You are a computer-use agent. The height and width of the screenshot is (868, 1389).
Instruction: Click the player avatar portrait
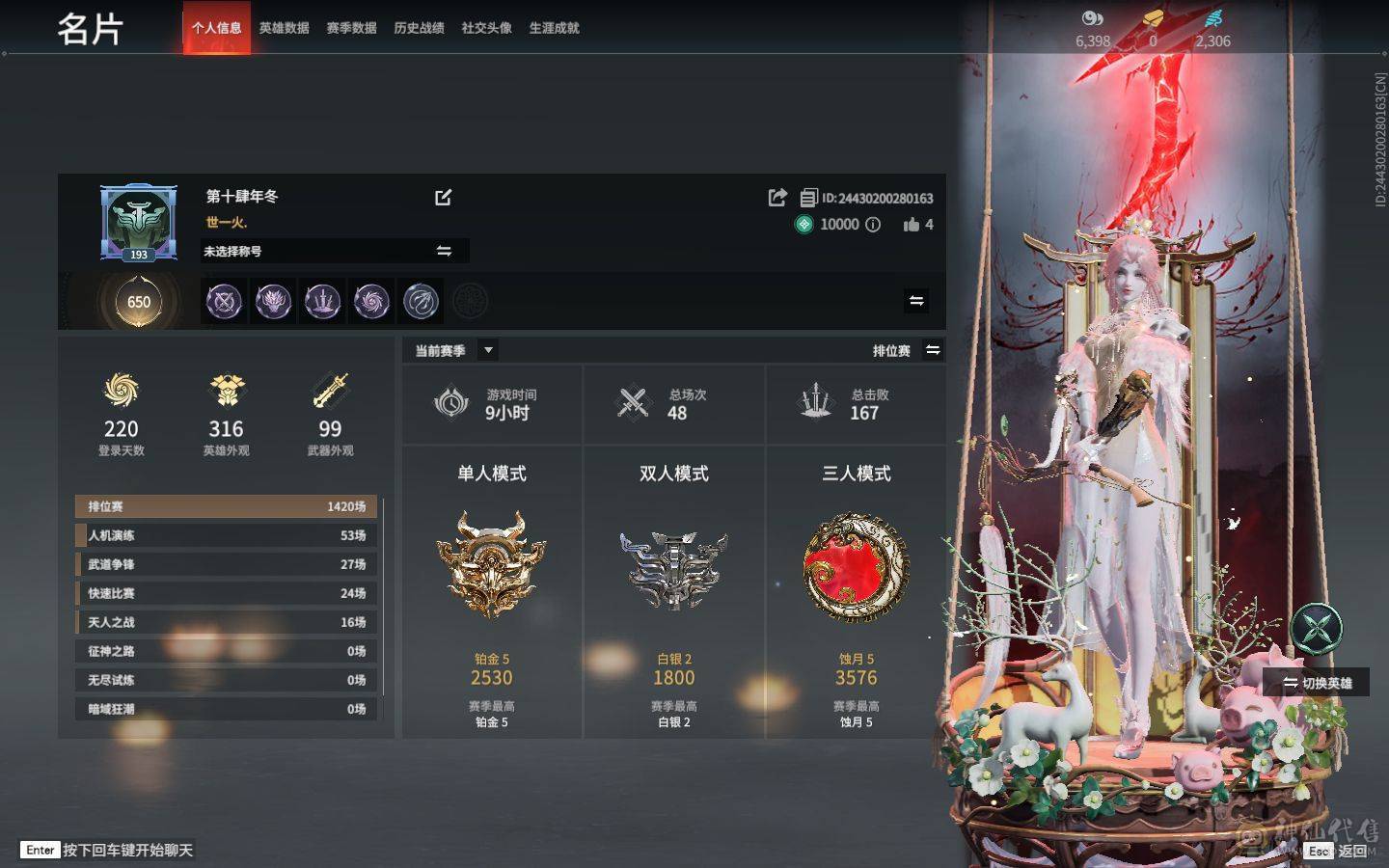(x=139, y=223)
